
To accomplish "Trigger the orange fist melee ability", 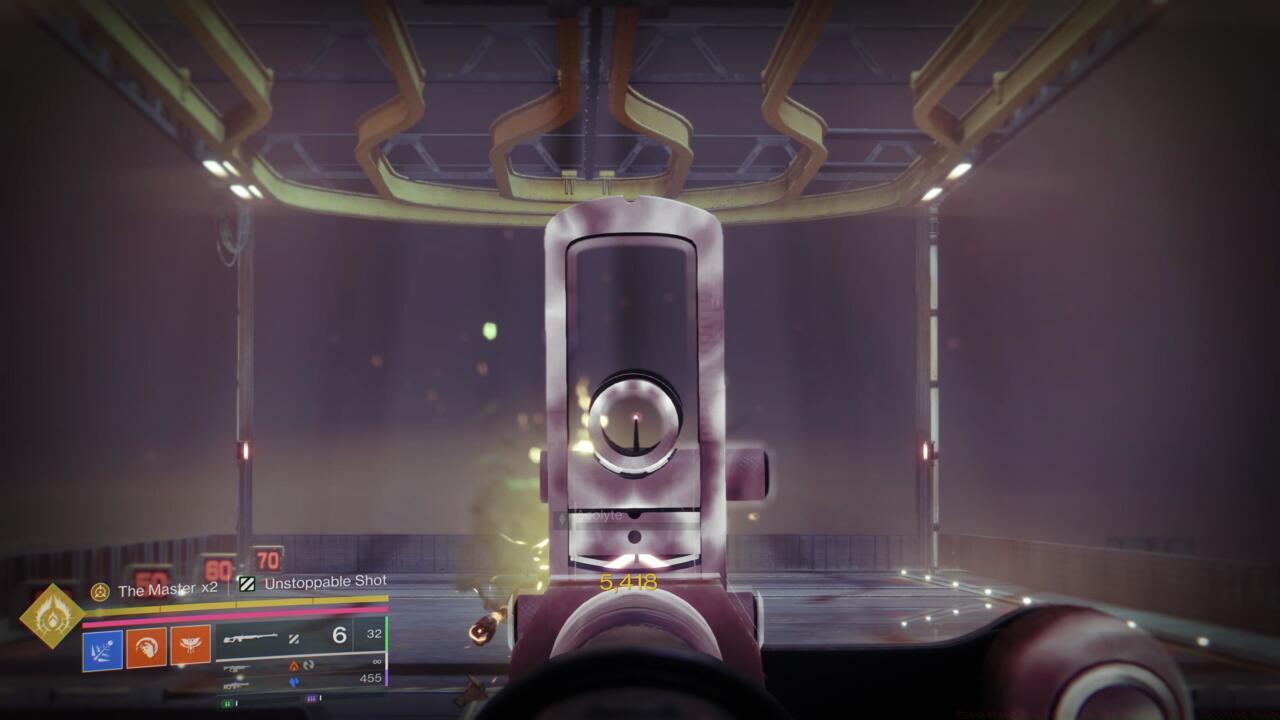I will pyautogui.click(x=146, y=647).
